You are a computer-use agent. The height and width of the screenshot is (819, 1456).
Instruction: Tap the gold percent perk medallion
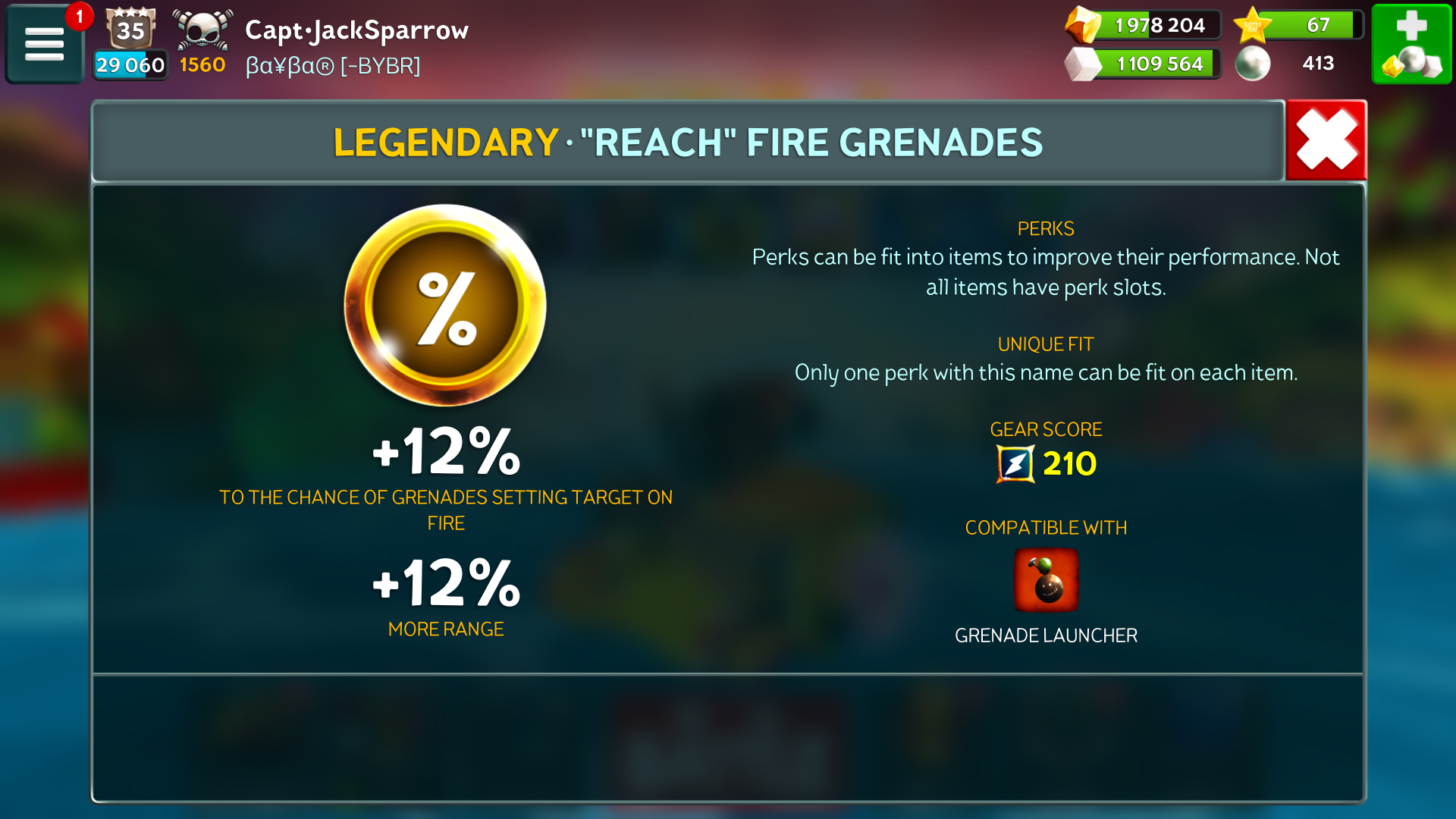pyautogui.click(x=445, y=305)
